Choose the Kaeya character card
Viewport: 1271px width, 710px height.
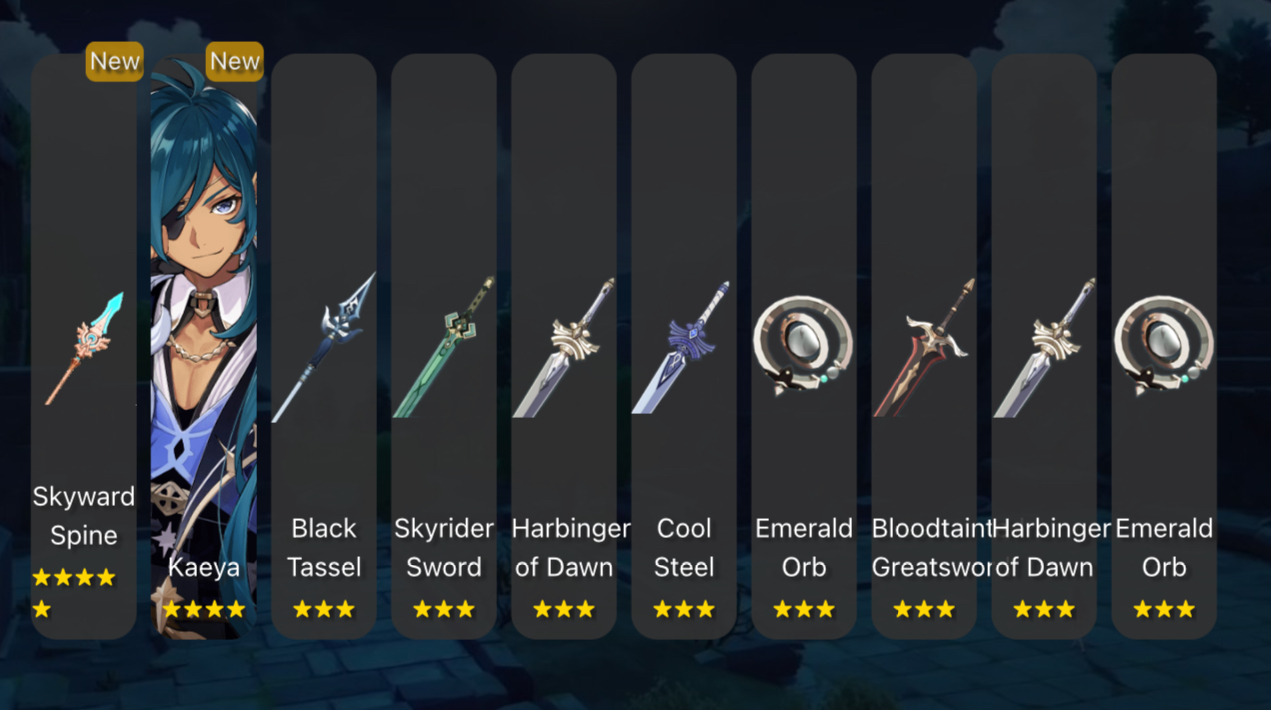pyautogui.click(x=203, y=346)
